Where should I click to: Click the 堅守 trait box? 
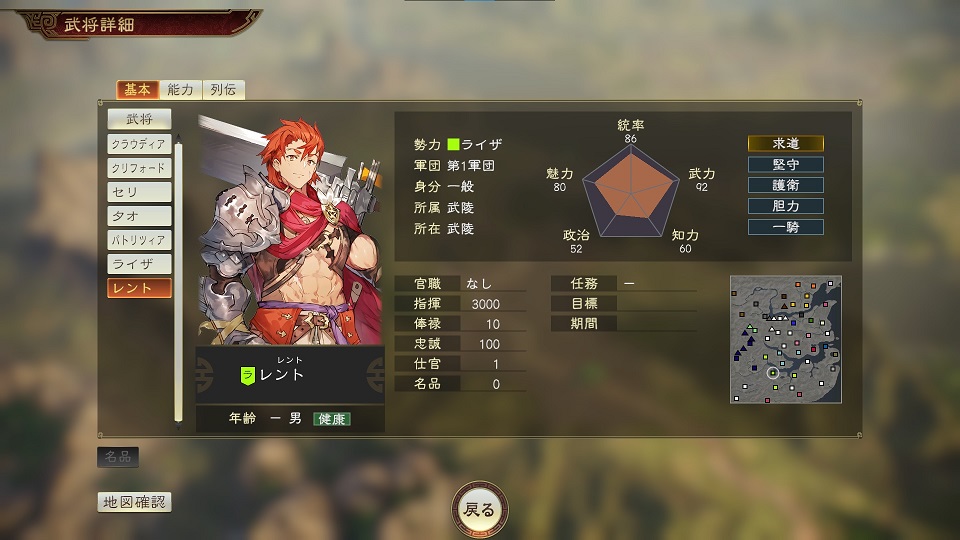(786, 164)
